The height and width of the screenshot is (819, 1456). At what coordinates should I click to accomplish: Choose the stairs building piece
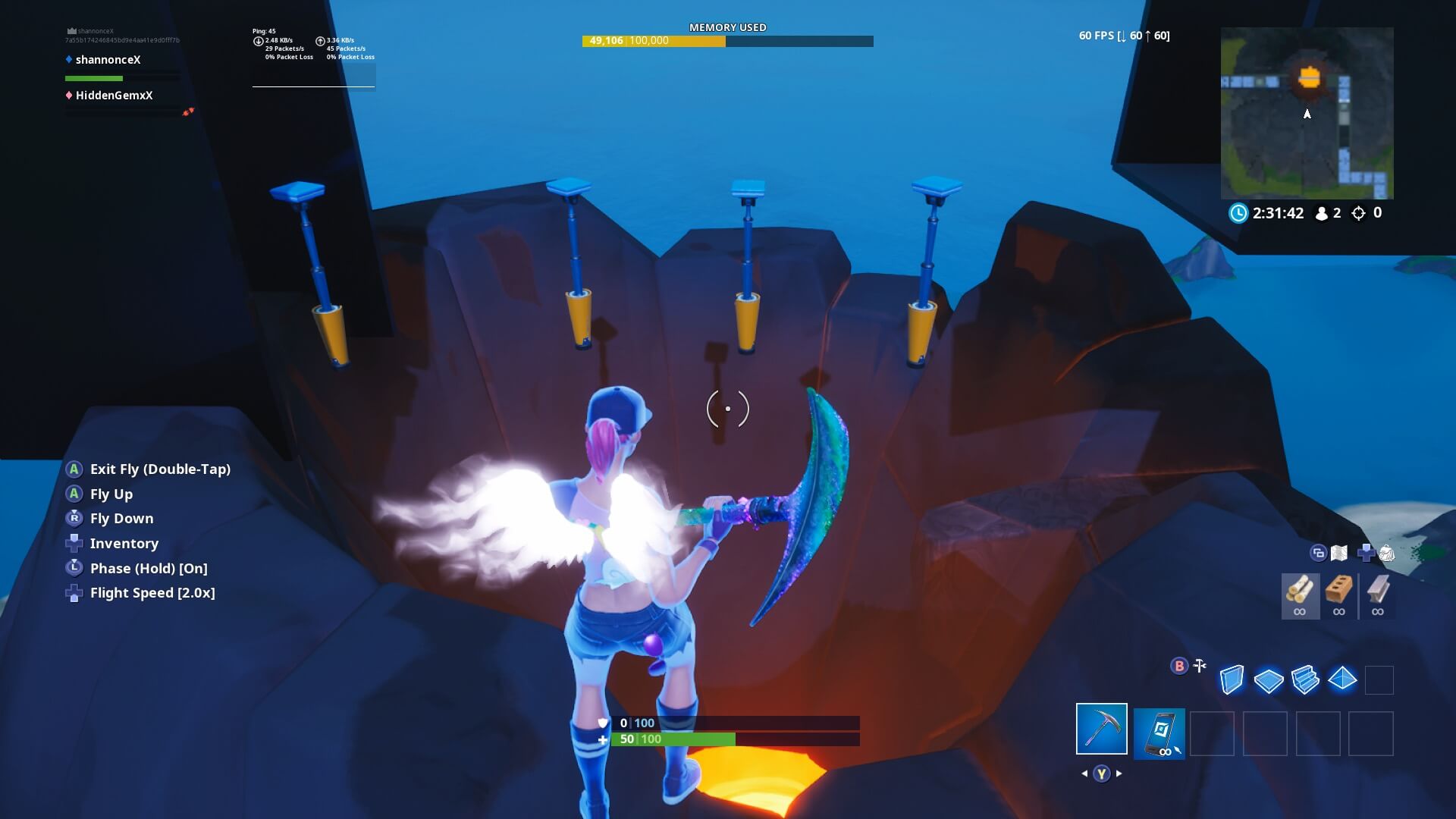click(1306, 680)
